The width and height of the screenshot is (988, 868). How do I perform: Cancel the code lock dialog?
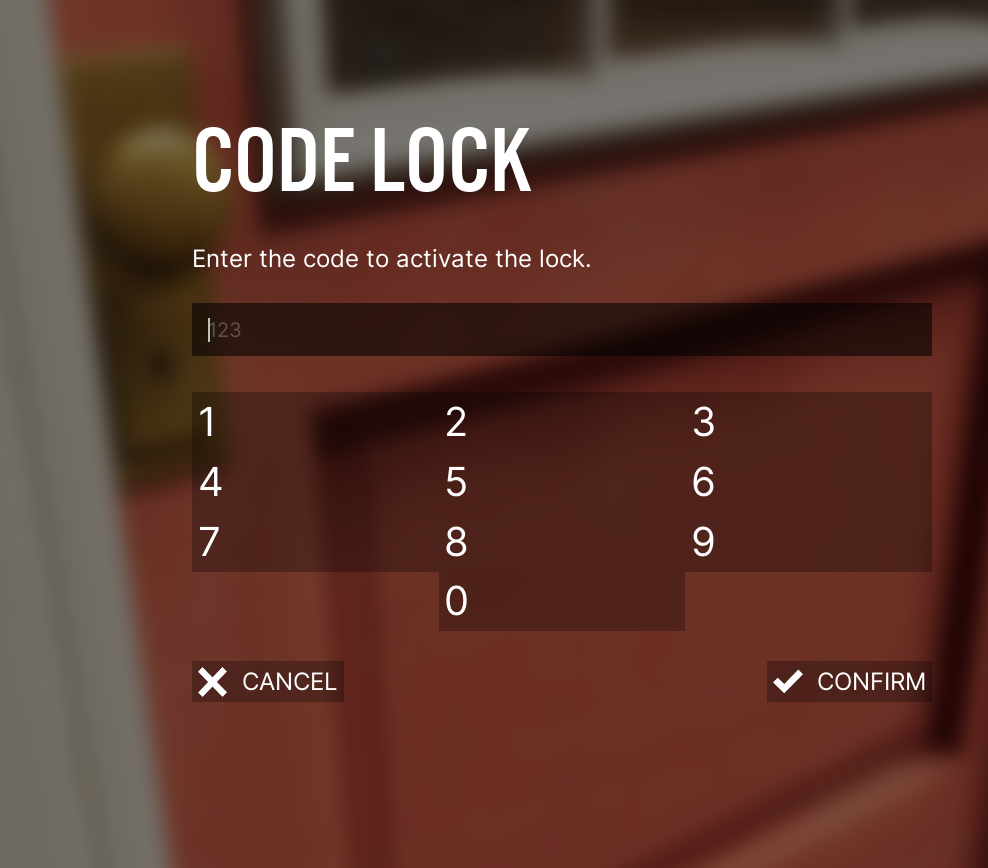(268, 682)
